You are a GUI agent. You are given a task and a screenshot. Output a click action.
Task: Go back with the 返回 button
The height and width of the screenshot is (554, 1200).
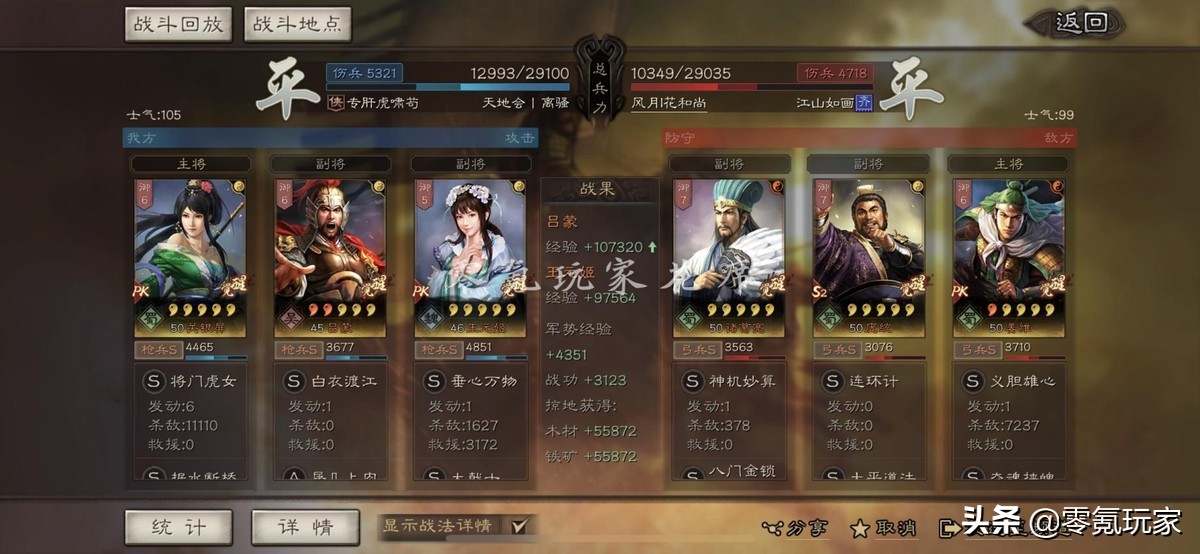pos(1082,23)
